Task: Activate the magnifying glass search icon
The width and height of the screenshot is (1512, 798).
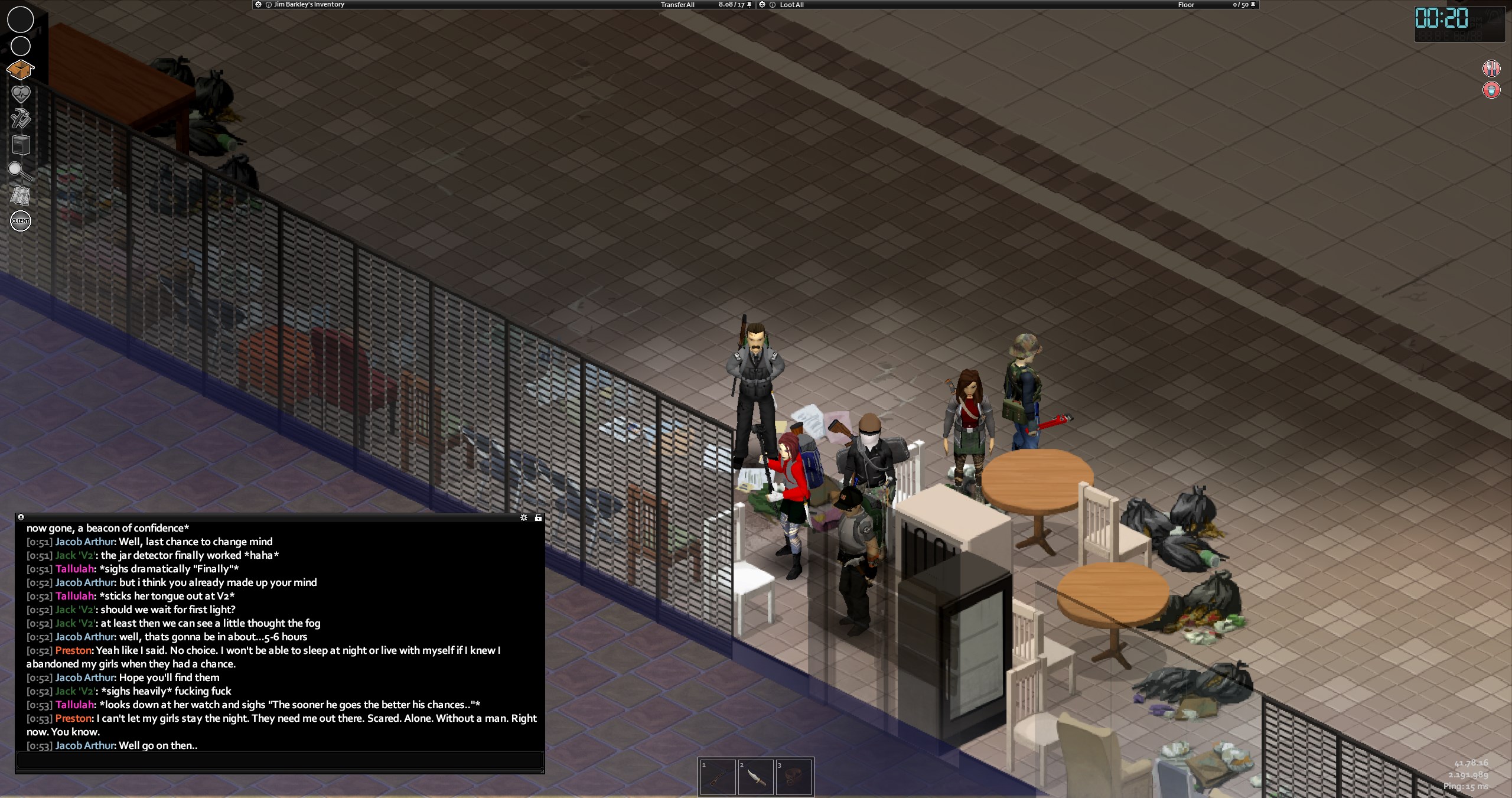Action: (20, 171)
